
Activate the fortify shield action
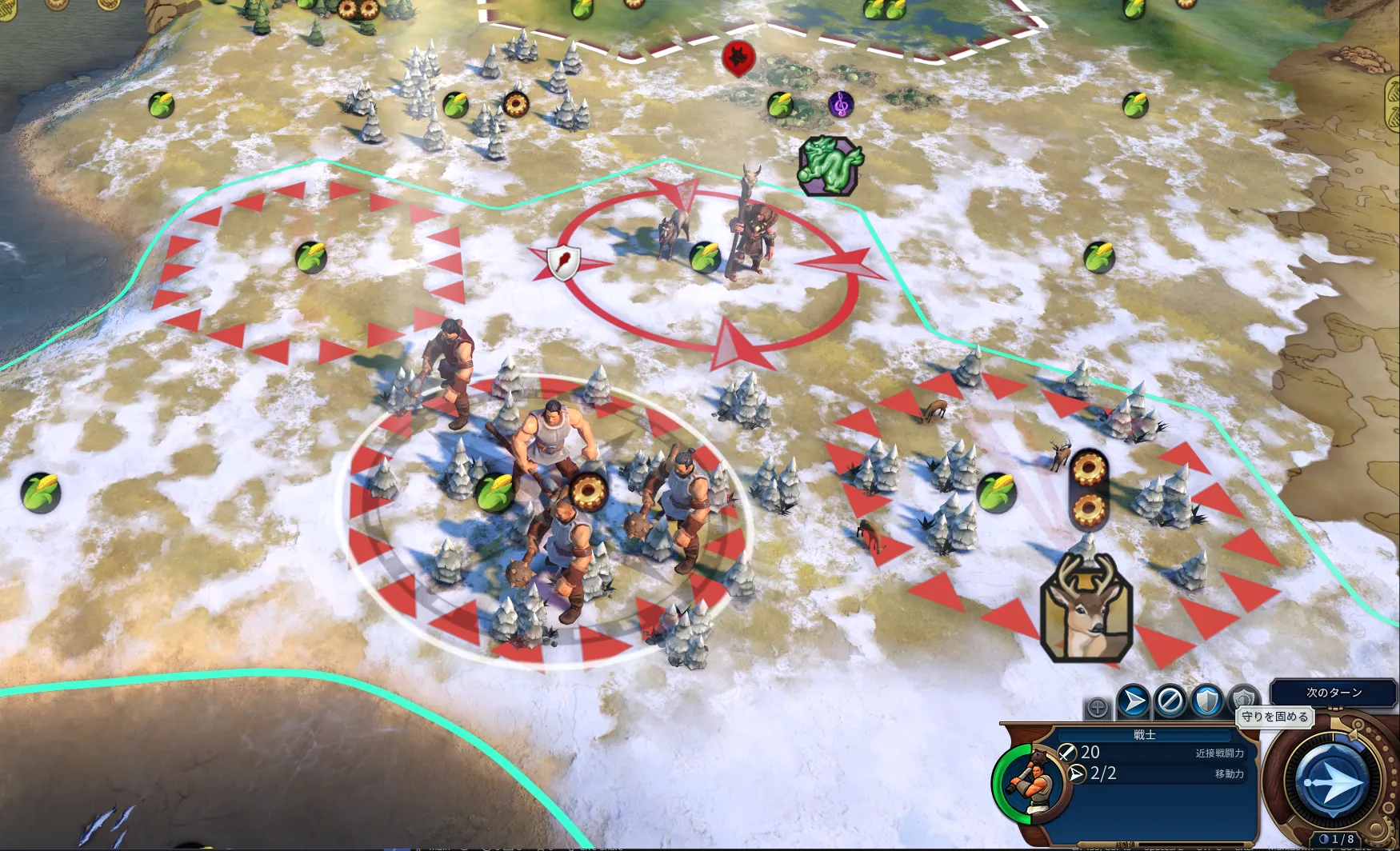click(x=1206, y=701)
